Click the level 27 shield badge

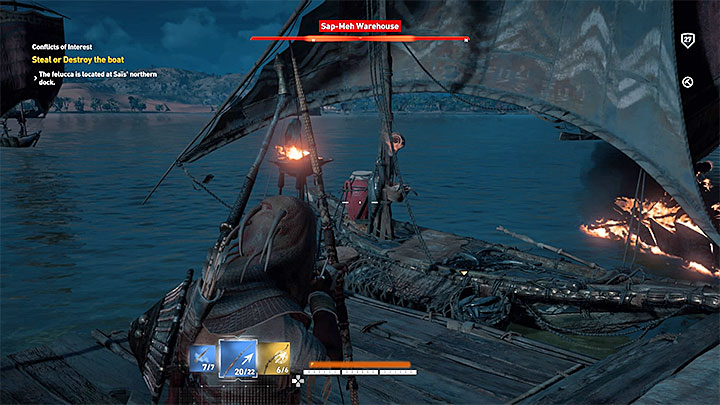(x=687, y=40)
